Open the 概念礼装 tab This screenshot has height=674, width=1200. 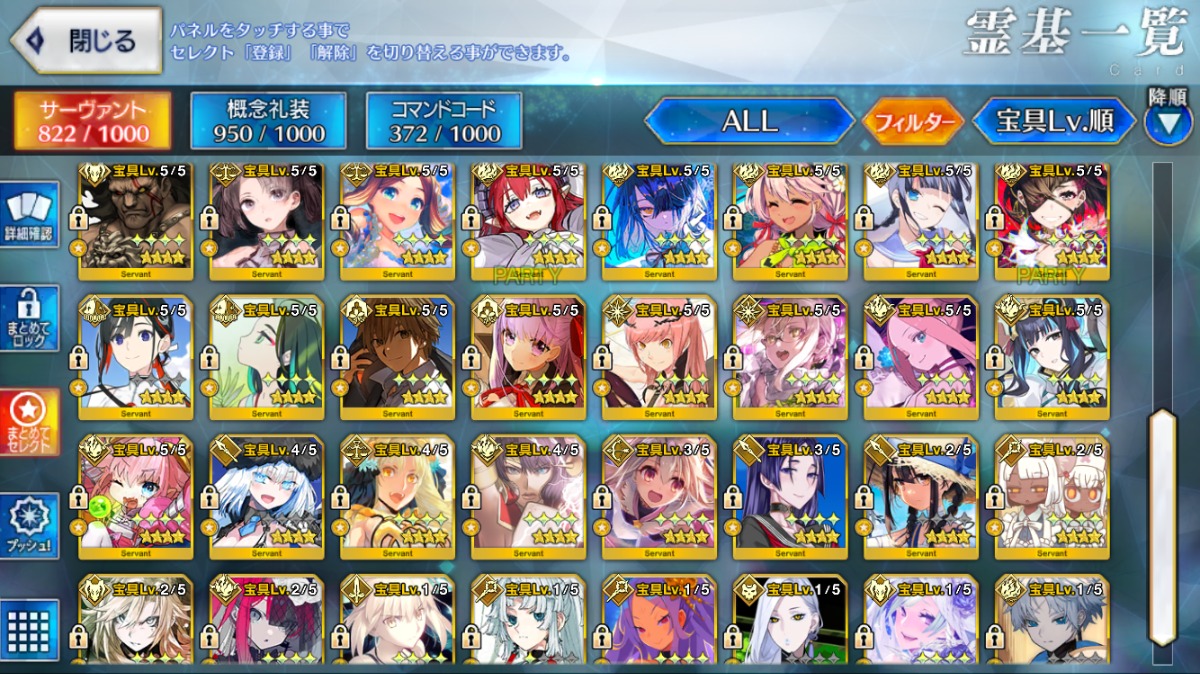click(x=268, y=122)
